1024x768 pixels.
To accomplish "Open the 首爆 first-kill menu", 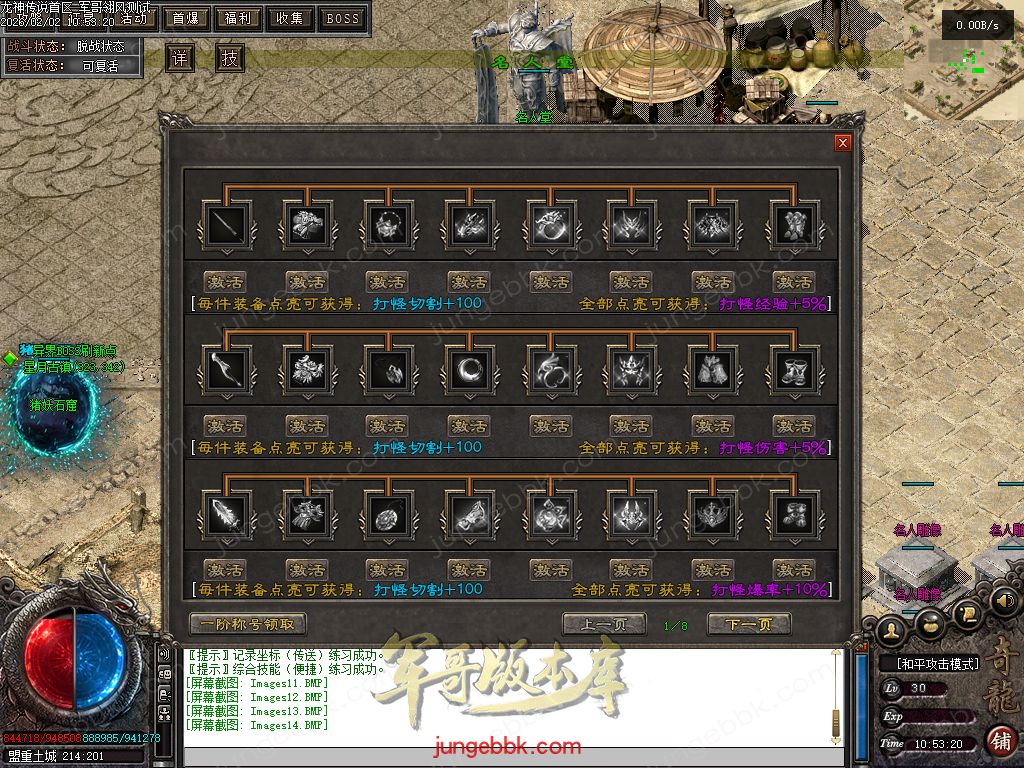I will pyautogui.click(x=186, y=18).
